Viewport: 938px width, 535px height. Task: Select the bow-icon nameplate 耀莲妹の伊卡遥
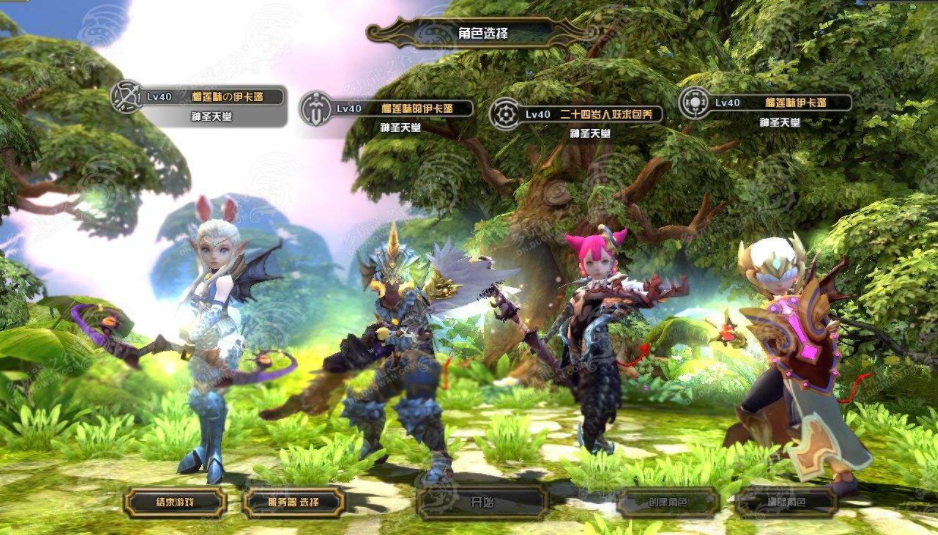[200, 101]
